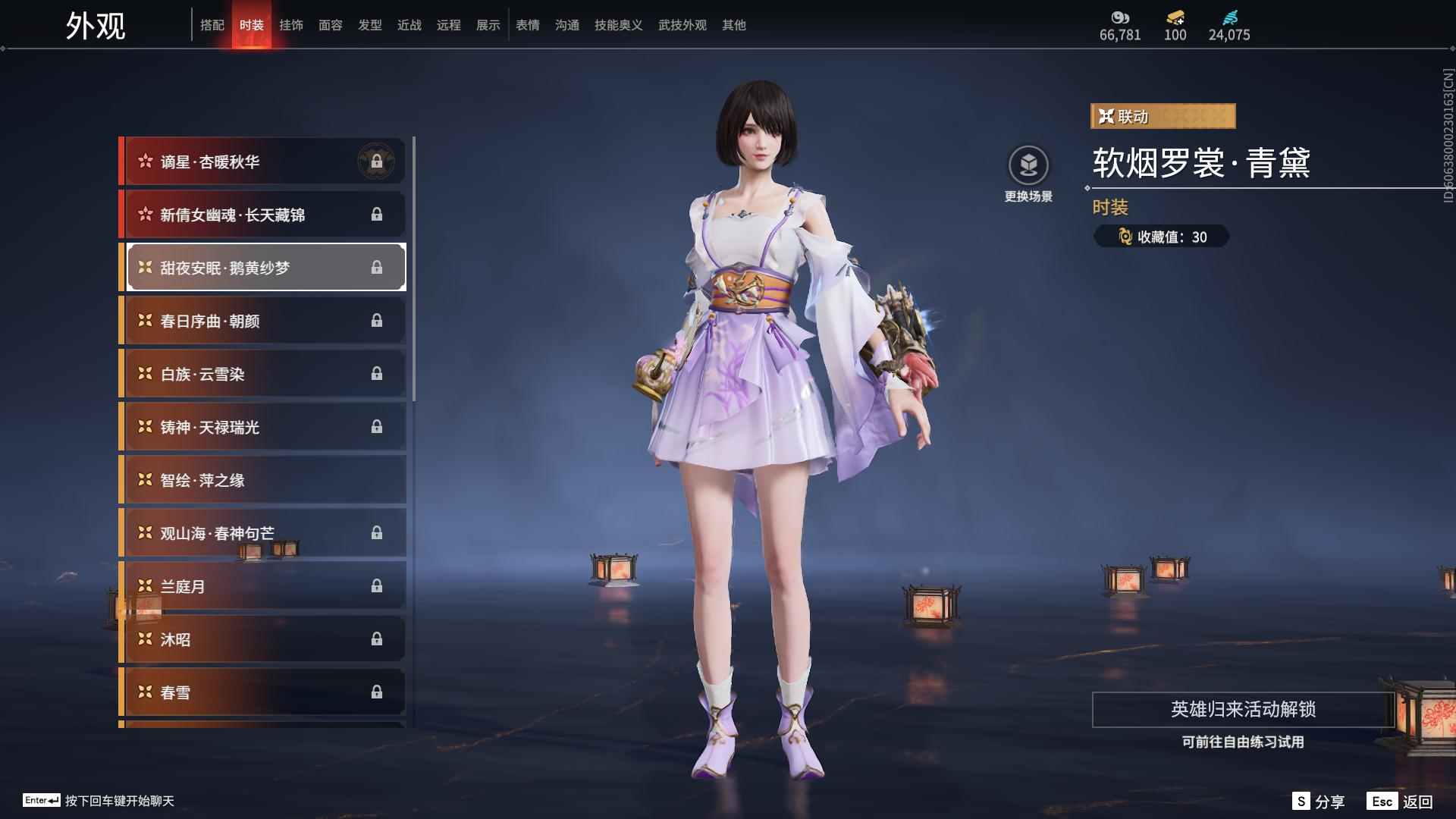The width and height of the screenshot is (1456, 819).
Task: Share this outfit with 分享
Action: [1319, 802]
